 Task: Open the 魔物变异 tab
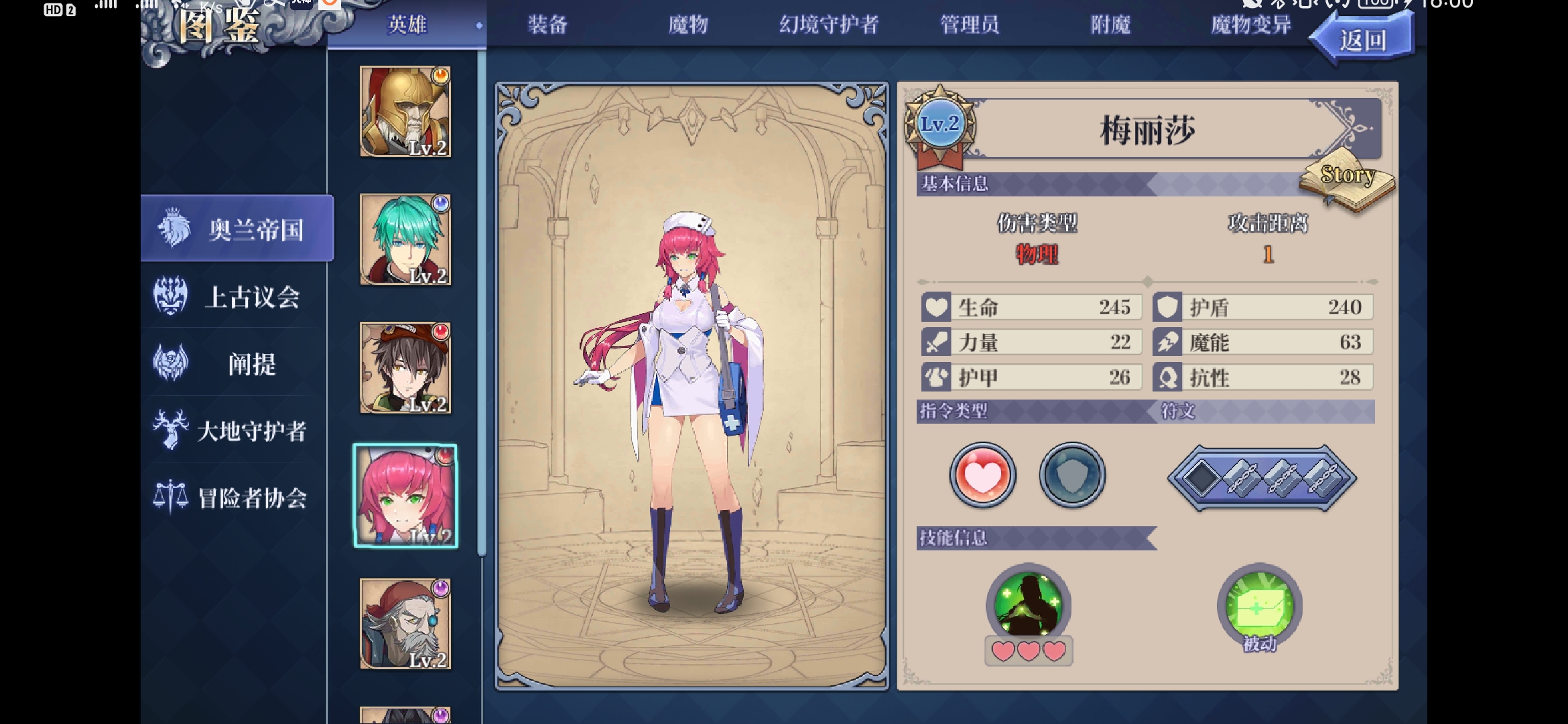(1248, 25)
